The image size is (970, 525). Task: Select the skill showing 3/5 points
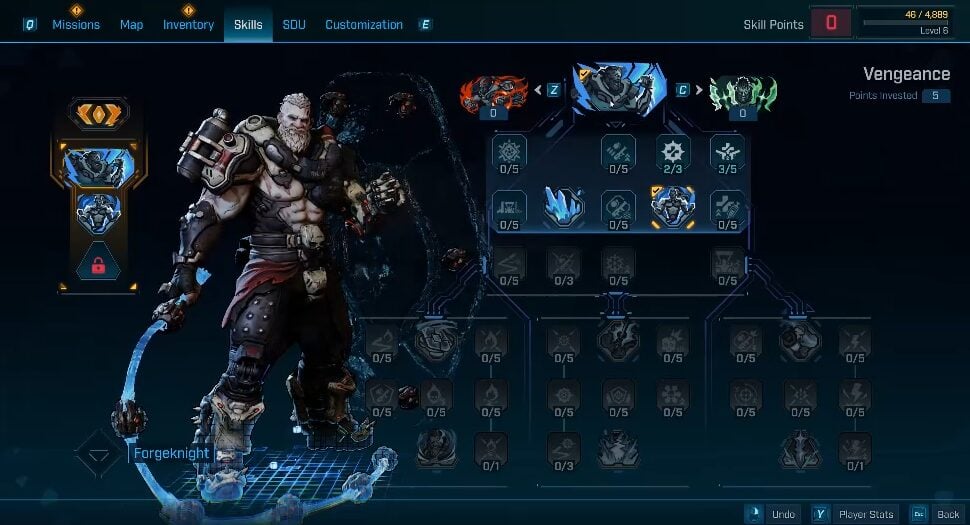[727, 153]
